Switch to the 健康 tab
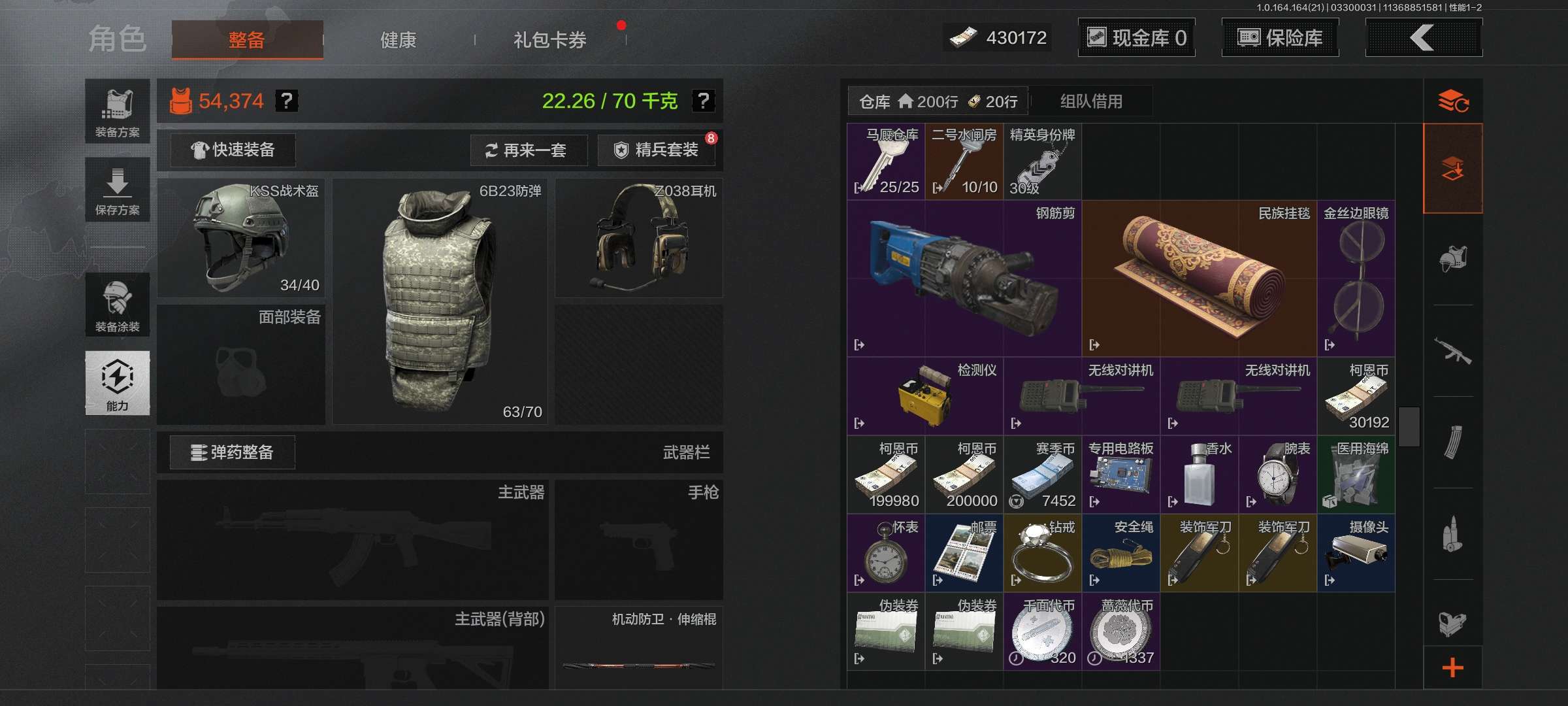The width and height of the screenshot is (1568, 706). tap(398, 40)
